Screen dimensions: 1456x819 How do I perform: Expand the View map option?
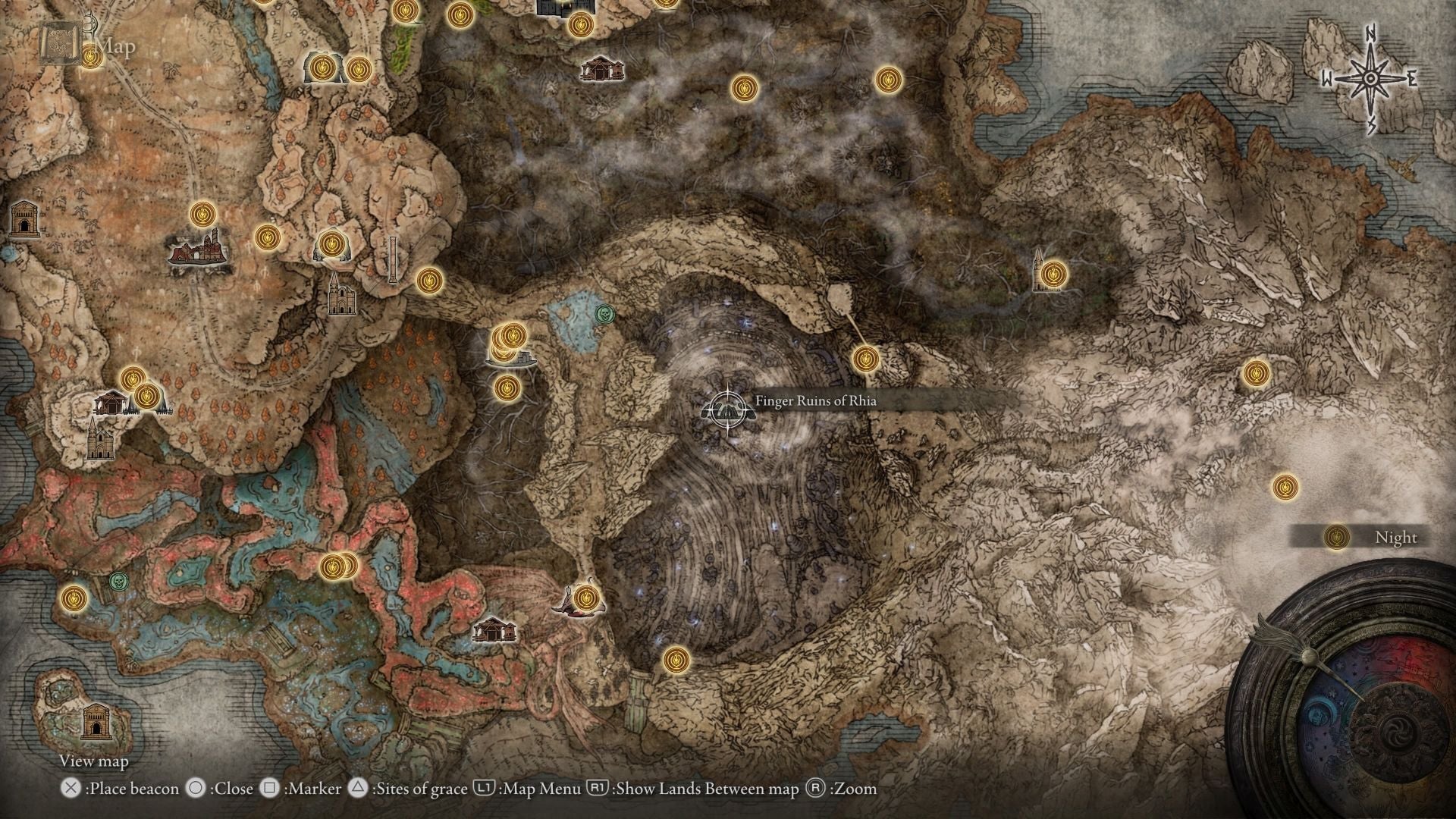pos(93,761)
